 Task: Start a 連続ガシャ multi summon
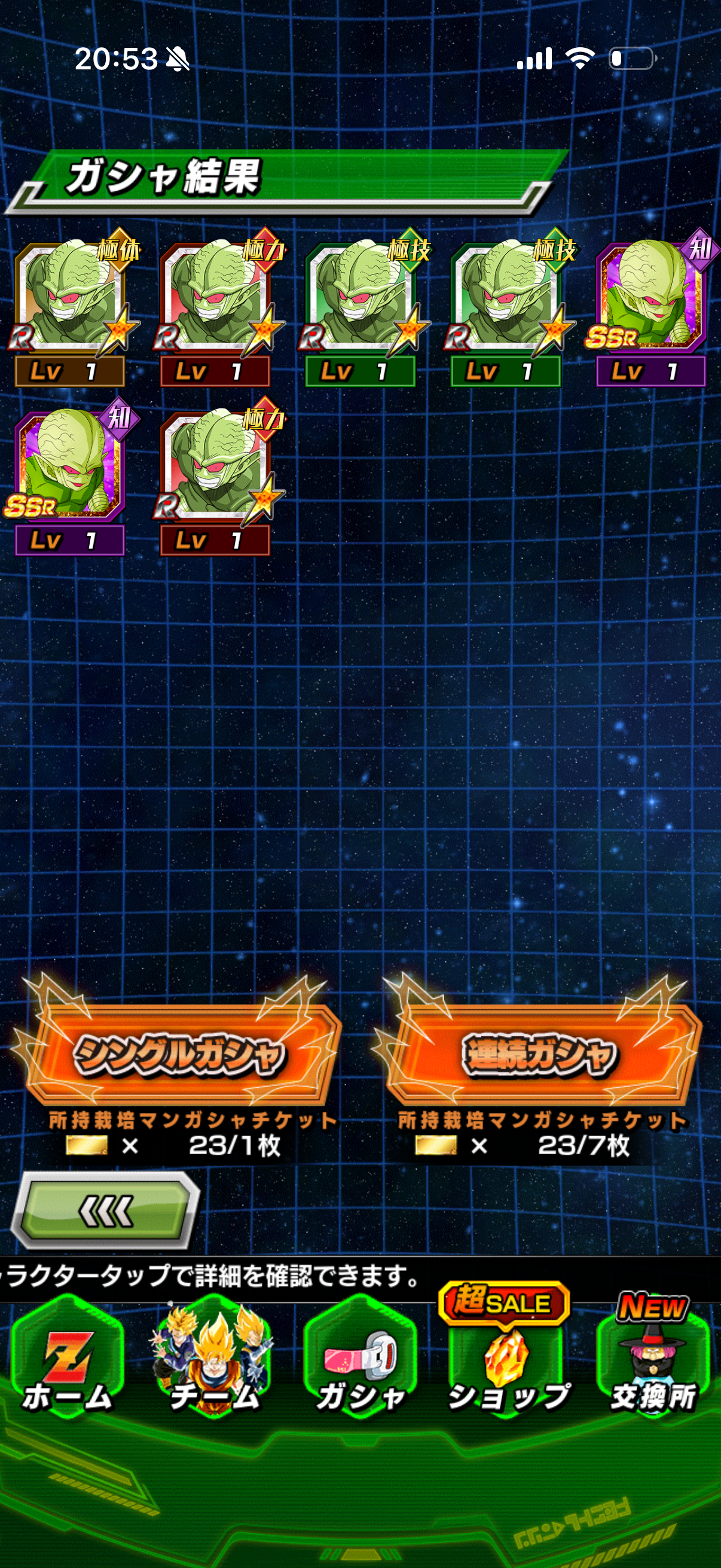click(x=539, y=1054)
